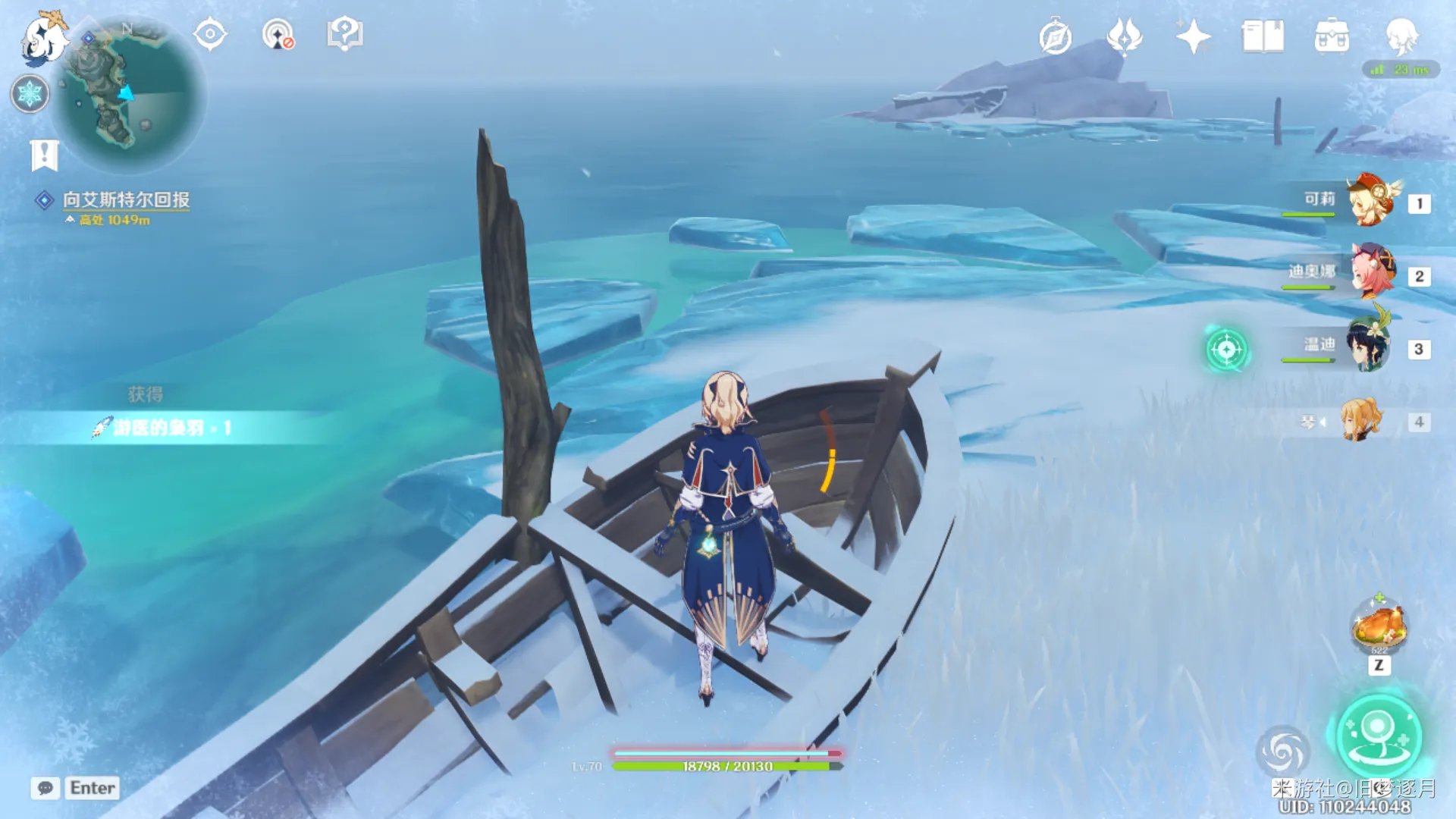Select active character 琴 portrait

pyautogui.click(x=1360, y=420)
